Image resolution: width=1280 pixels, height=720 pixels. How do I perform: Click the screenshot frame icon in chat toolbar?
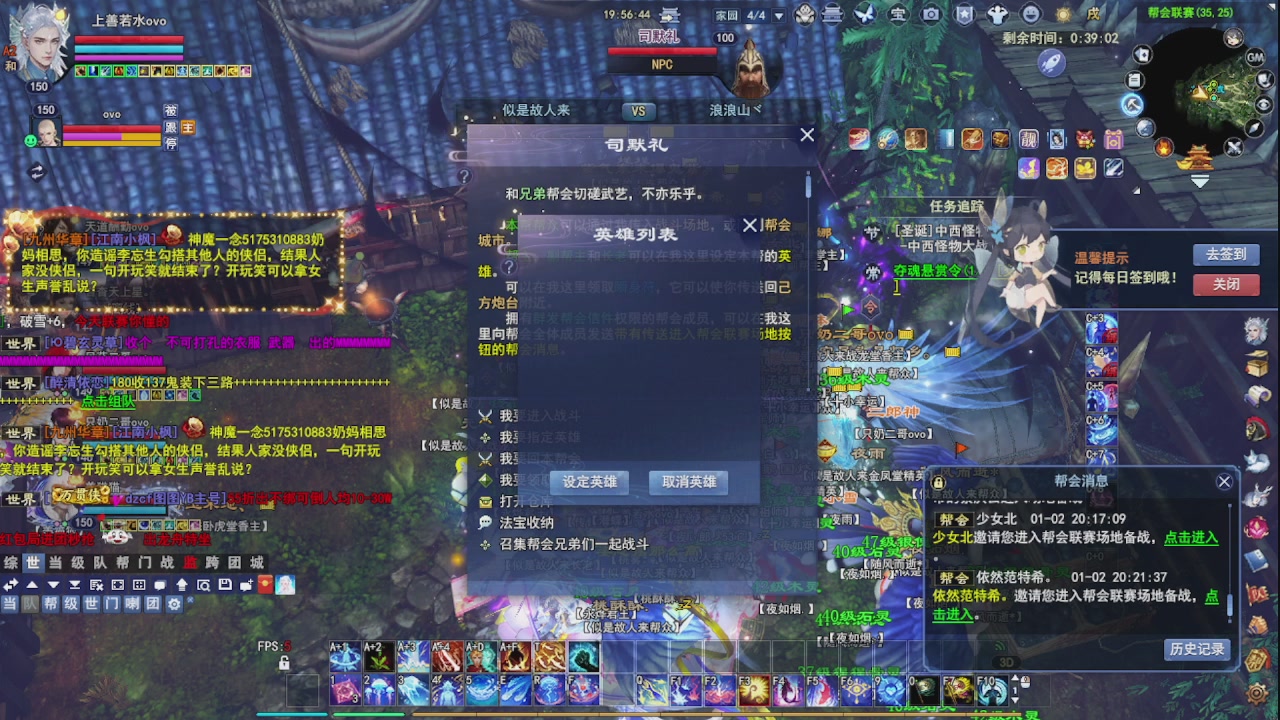pos(118,584)
